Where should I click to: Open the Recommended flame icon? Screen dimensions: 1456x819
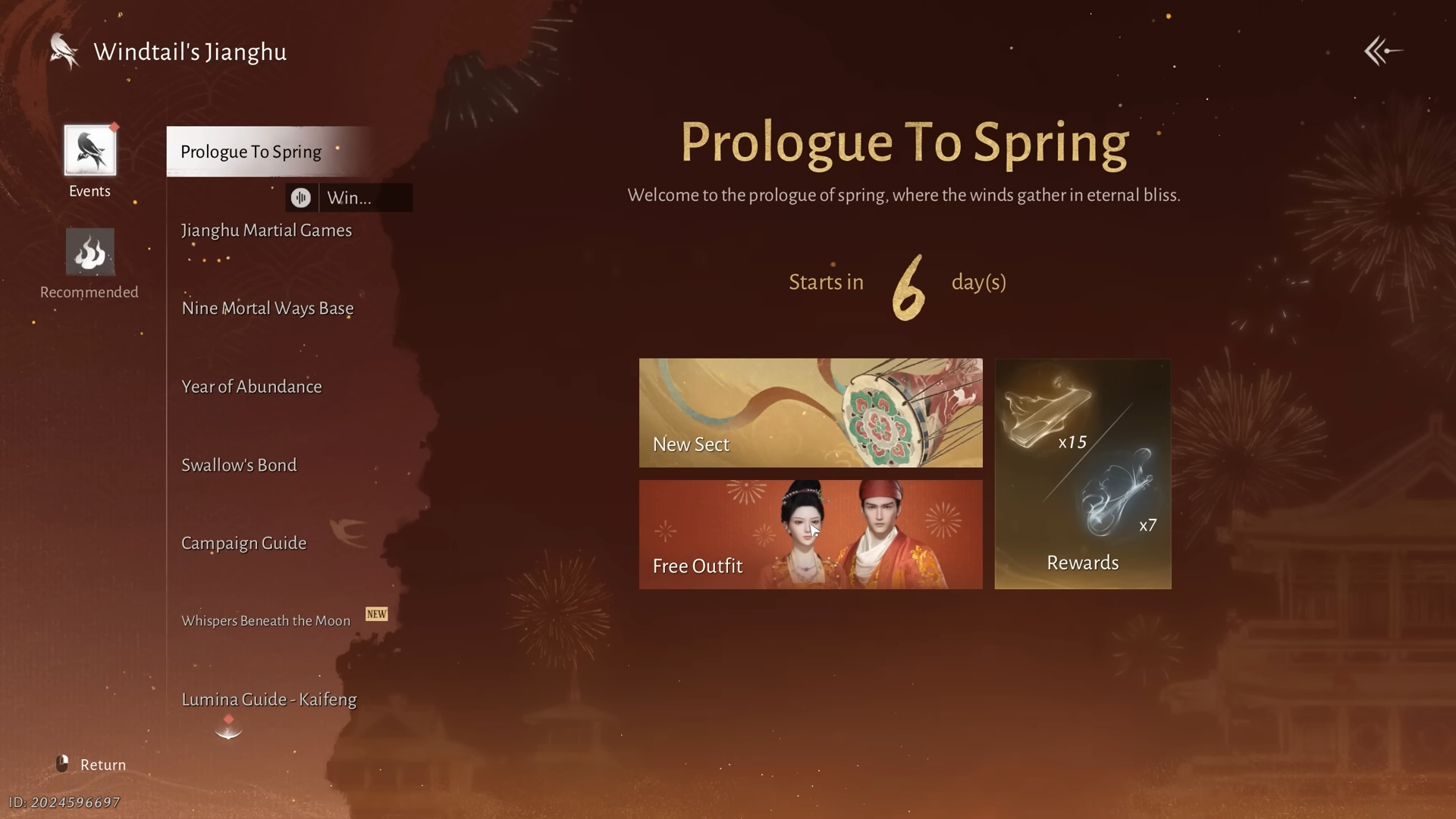89,252
